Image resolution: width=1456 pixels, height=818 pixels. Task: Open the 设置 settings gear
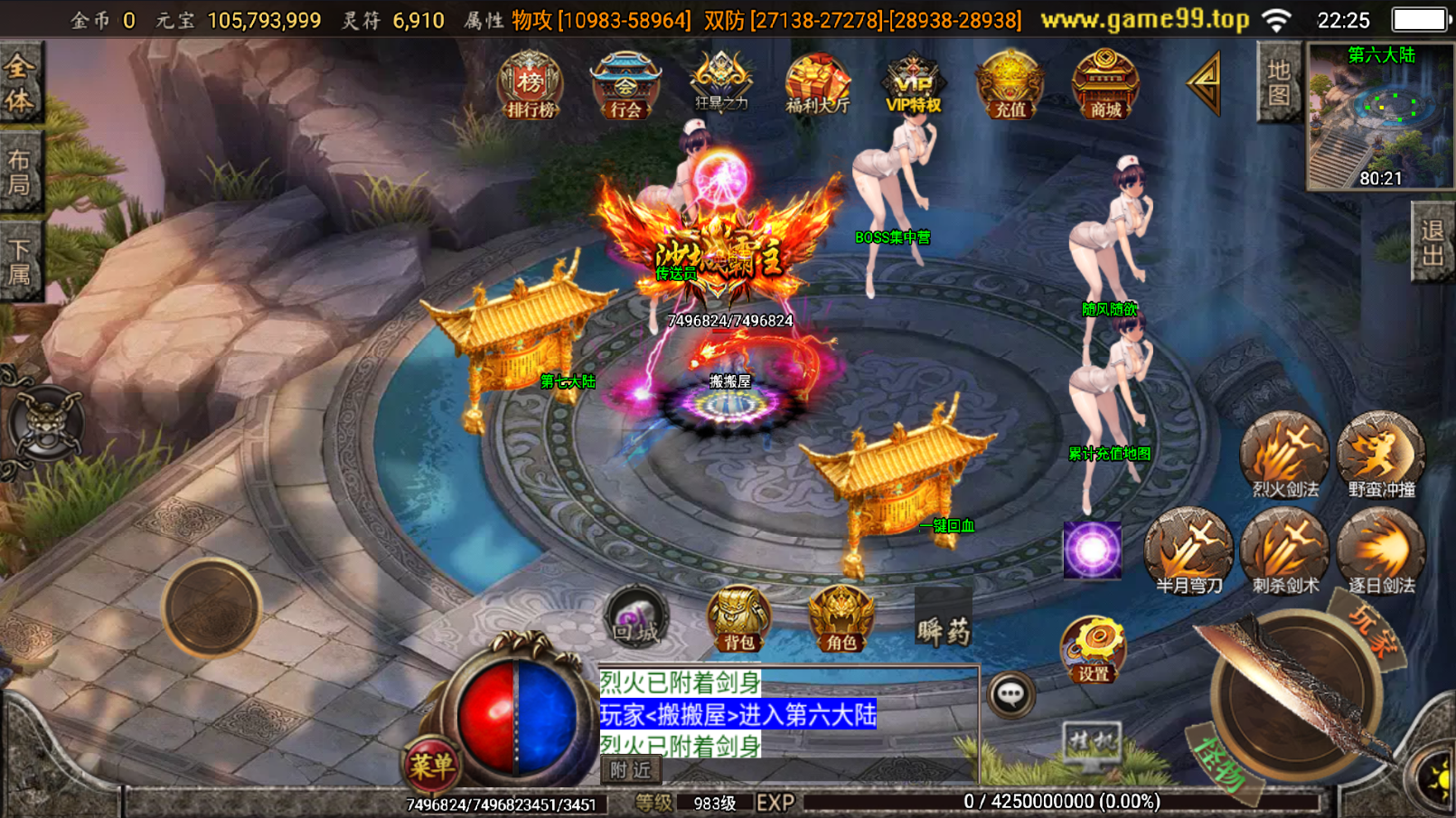(x=1093, y=649)
